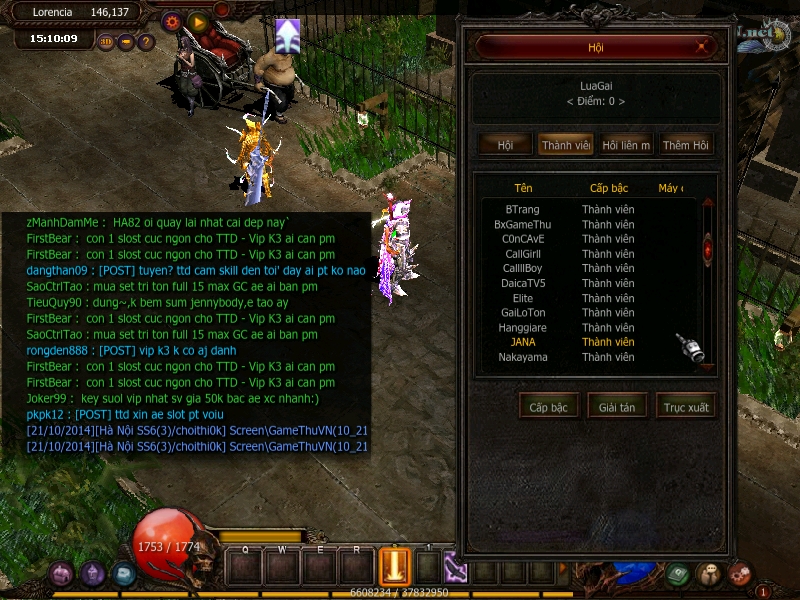Click the Cấp bậc rank button
The height and width of the screenshot is (600, 800).
point(548,407)
